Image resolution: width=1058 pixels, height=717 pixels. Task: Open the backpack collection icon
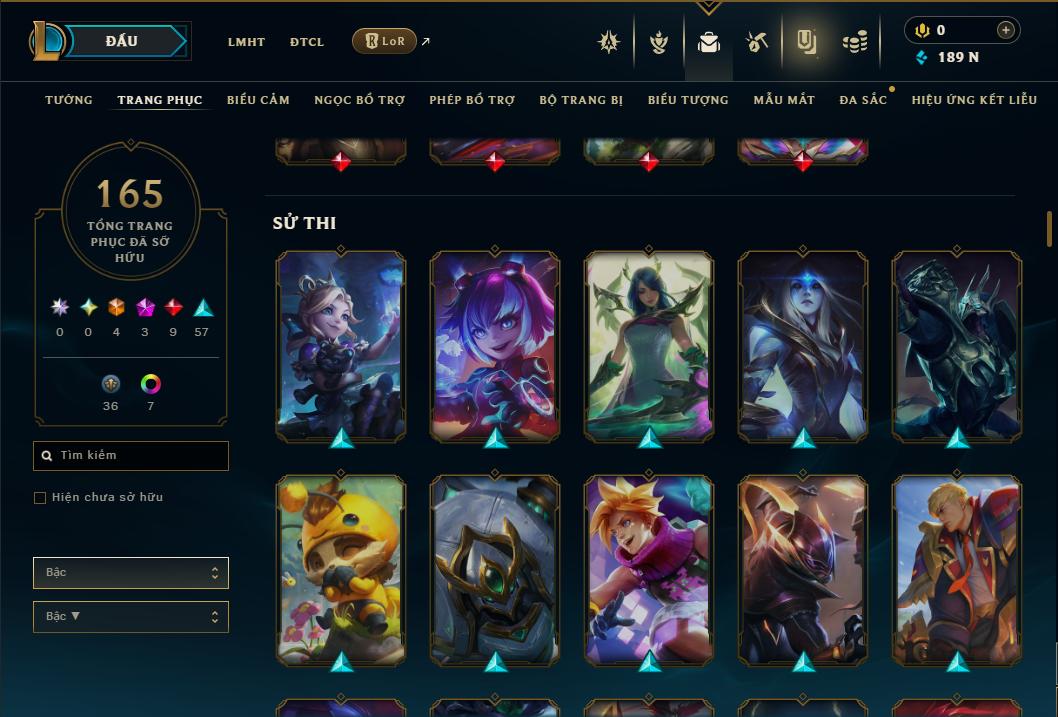coord(709,42)
